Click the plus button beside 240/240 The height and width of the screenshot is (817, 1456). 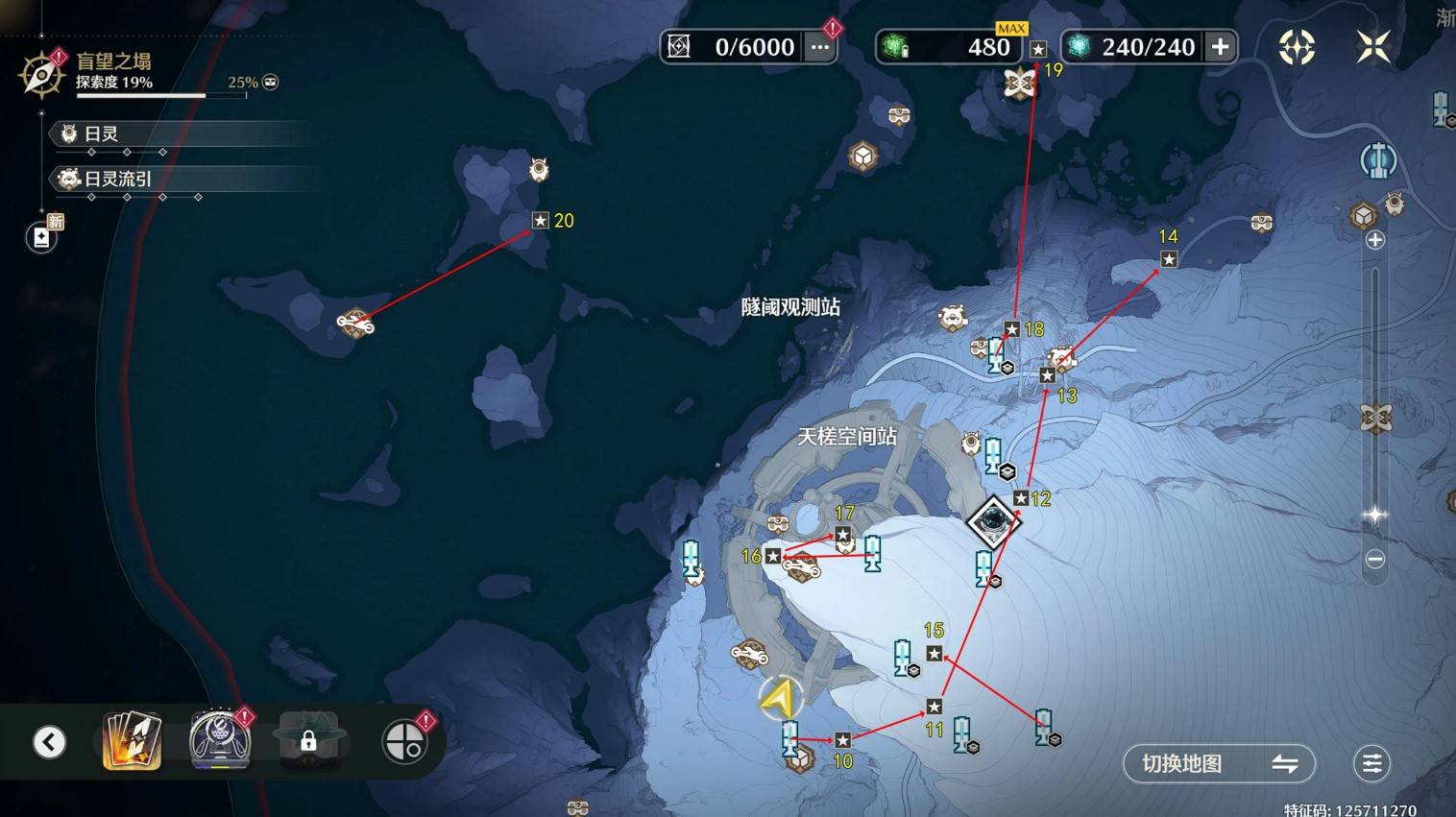(x=1220, y=47)
